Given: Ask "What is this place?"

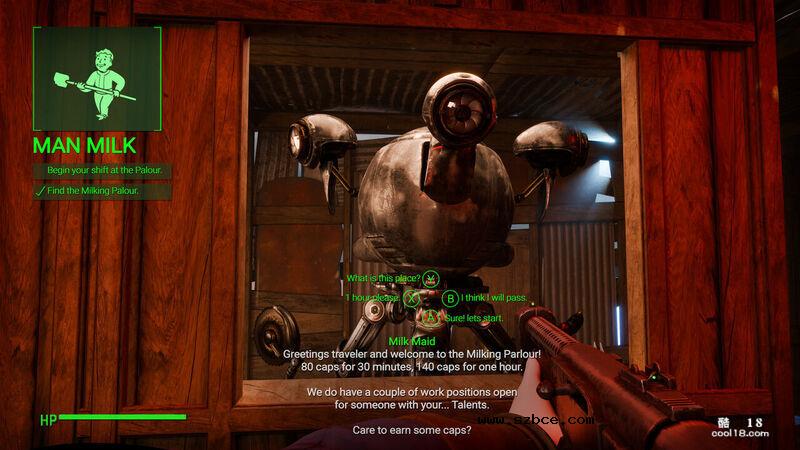Looking at the screenshot, I should (x=384, y=277).
